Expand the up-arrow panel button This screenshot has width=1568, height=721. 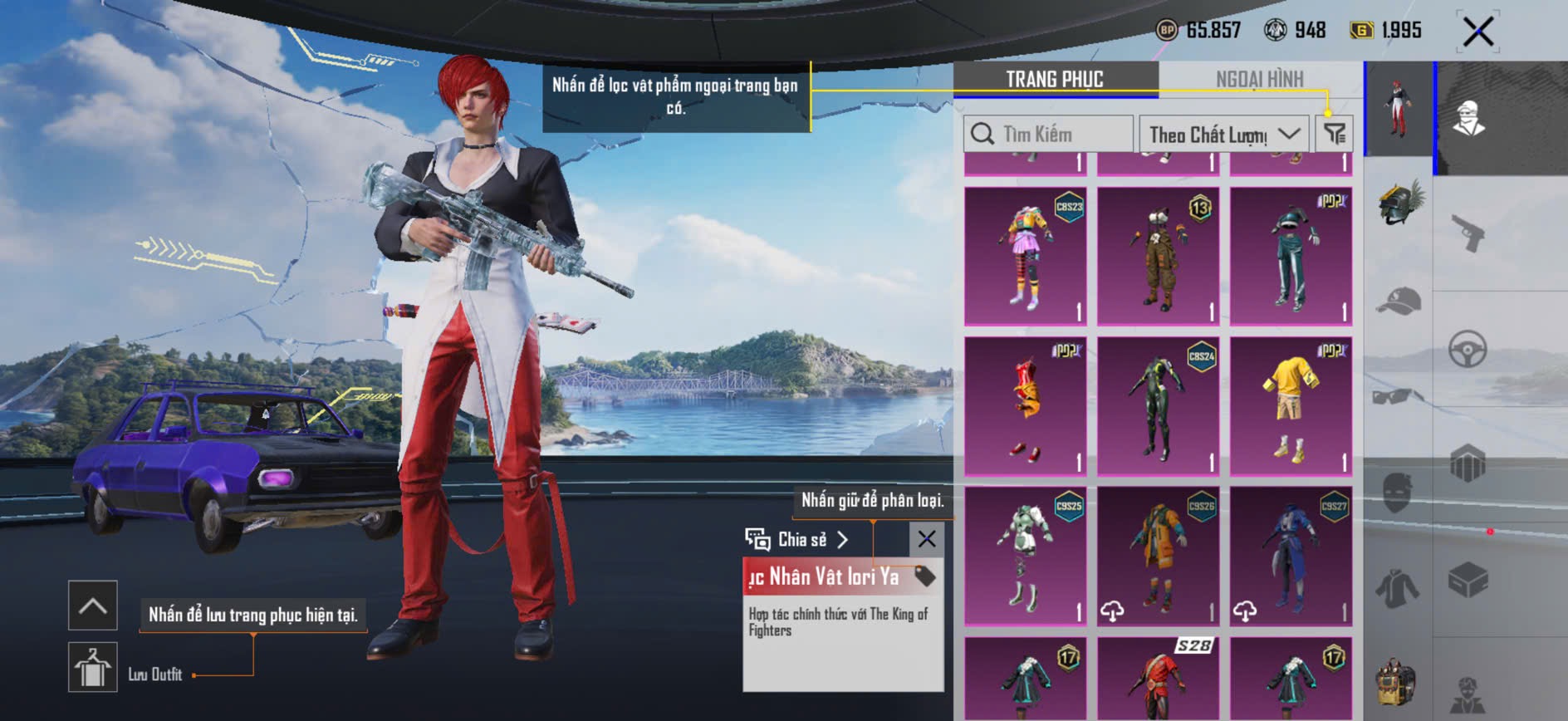point(92,606)
